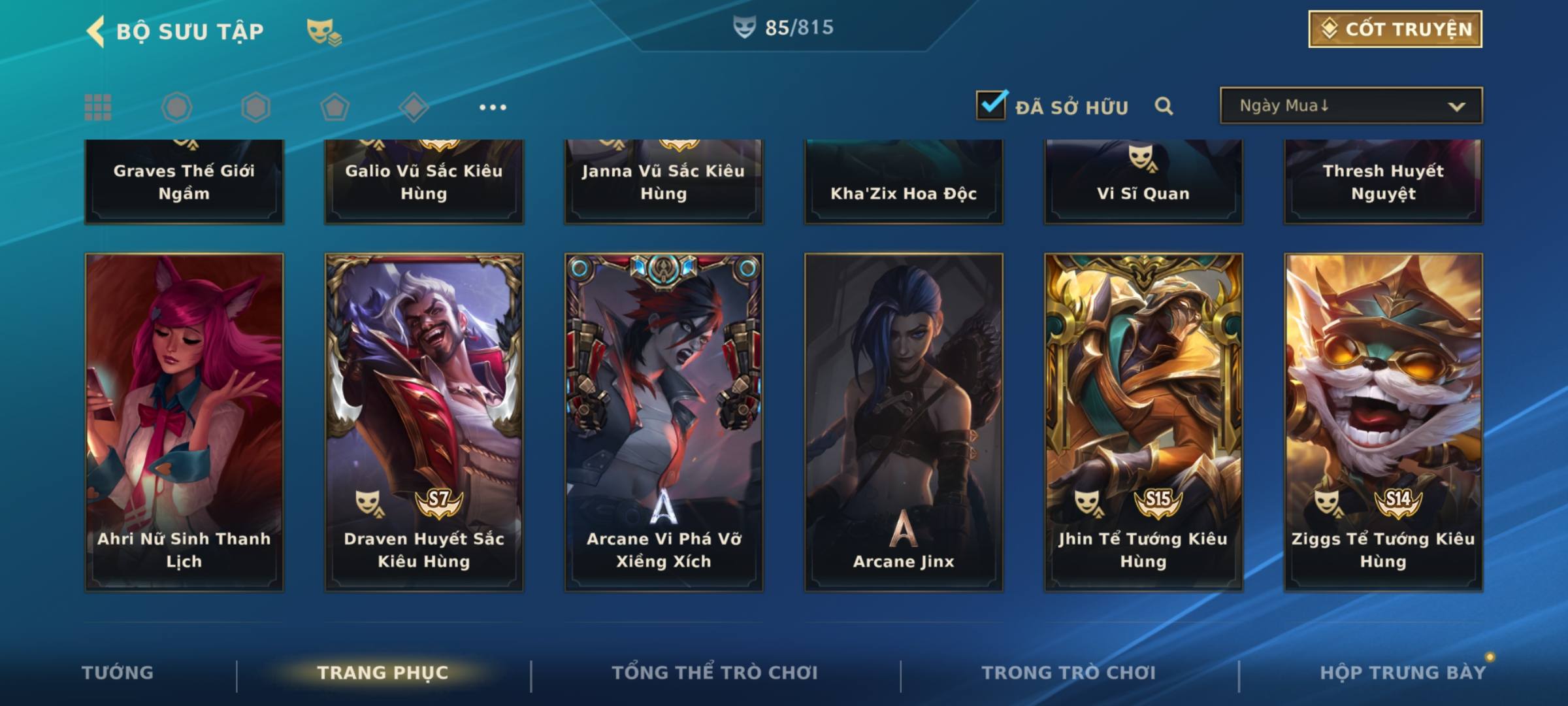Switch to the Tướng tab

[118, 673]
